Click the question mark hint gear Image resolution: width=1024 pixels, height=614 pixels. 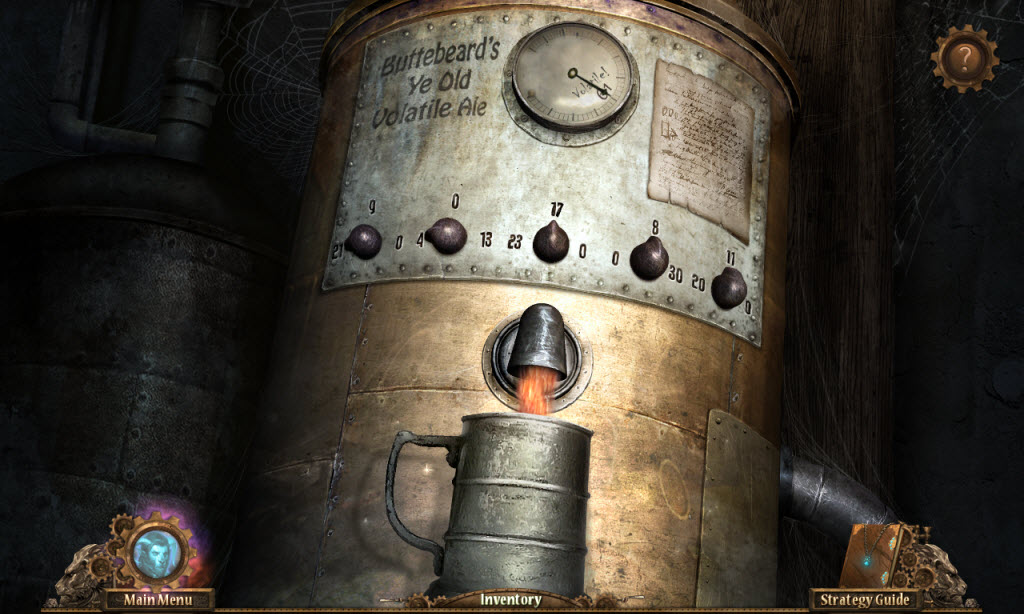point(964,58)
